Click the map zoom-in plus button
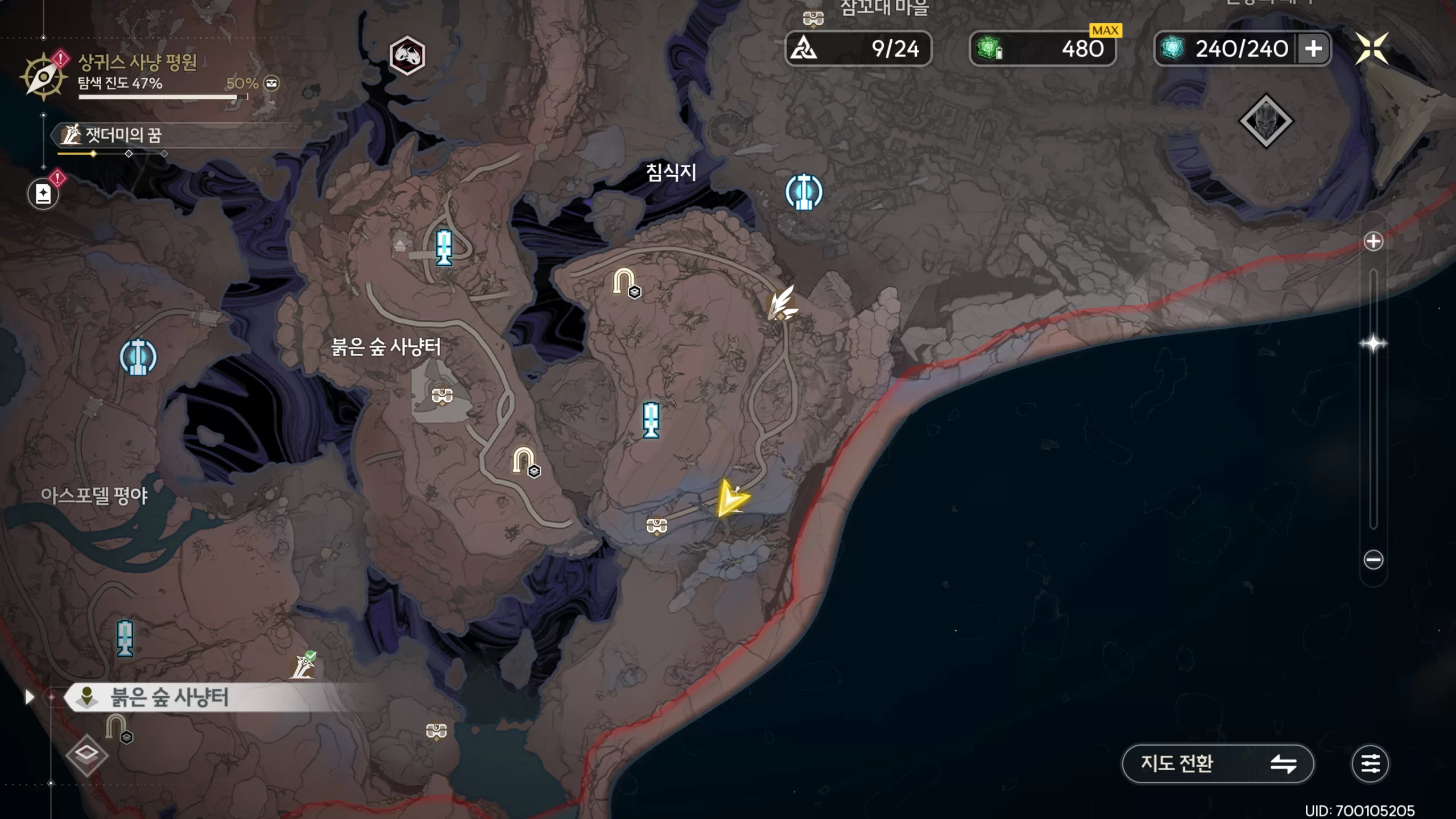1456x819 pixels. click(x=1373, y=242)
